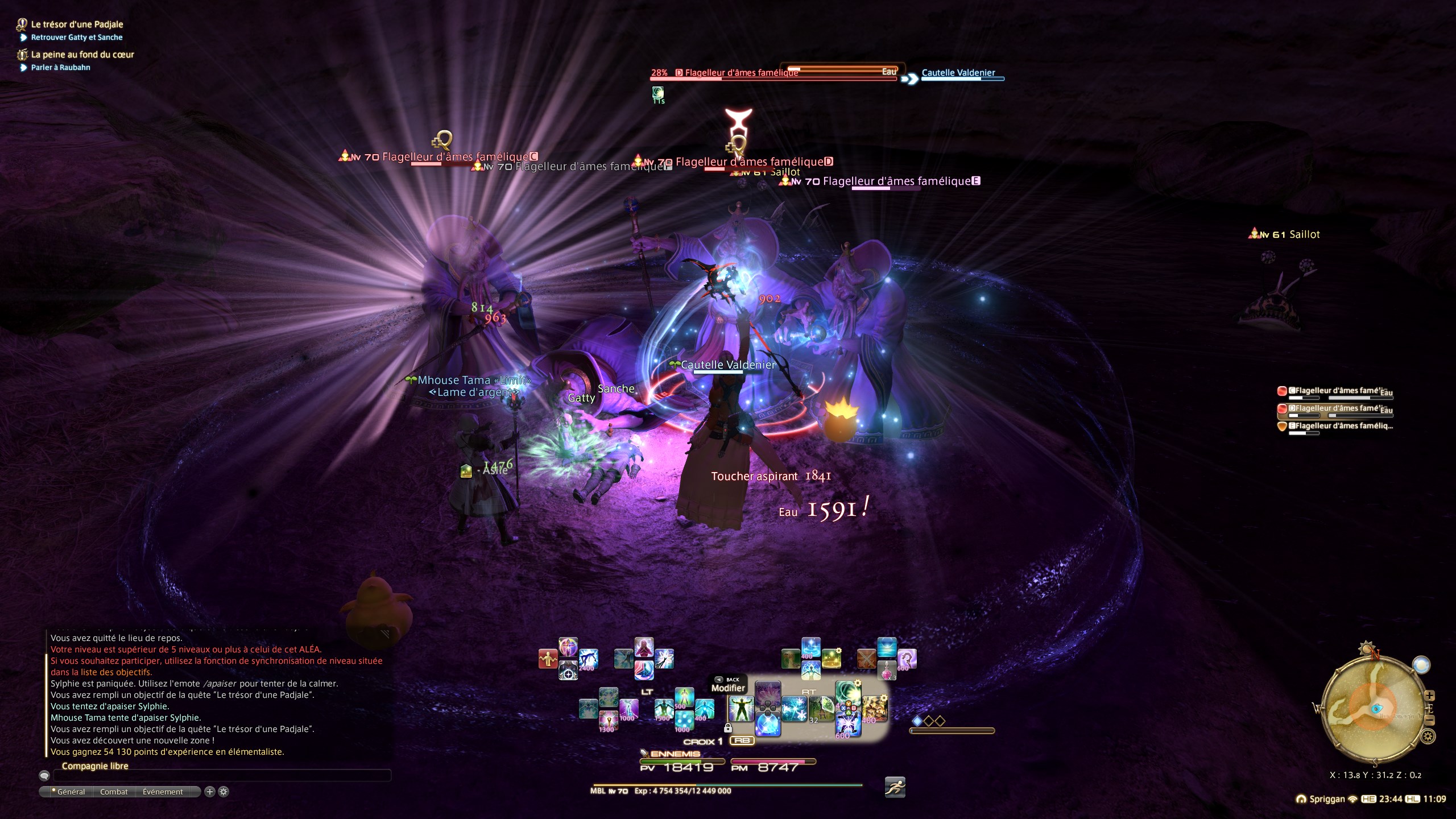Screen dimensions: 1456x819
Task: Select the Général chat tab
Action: [69, 792]
